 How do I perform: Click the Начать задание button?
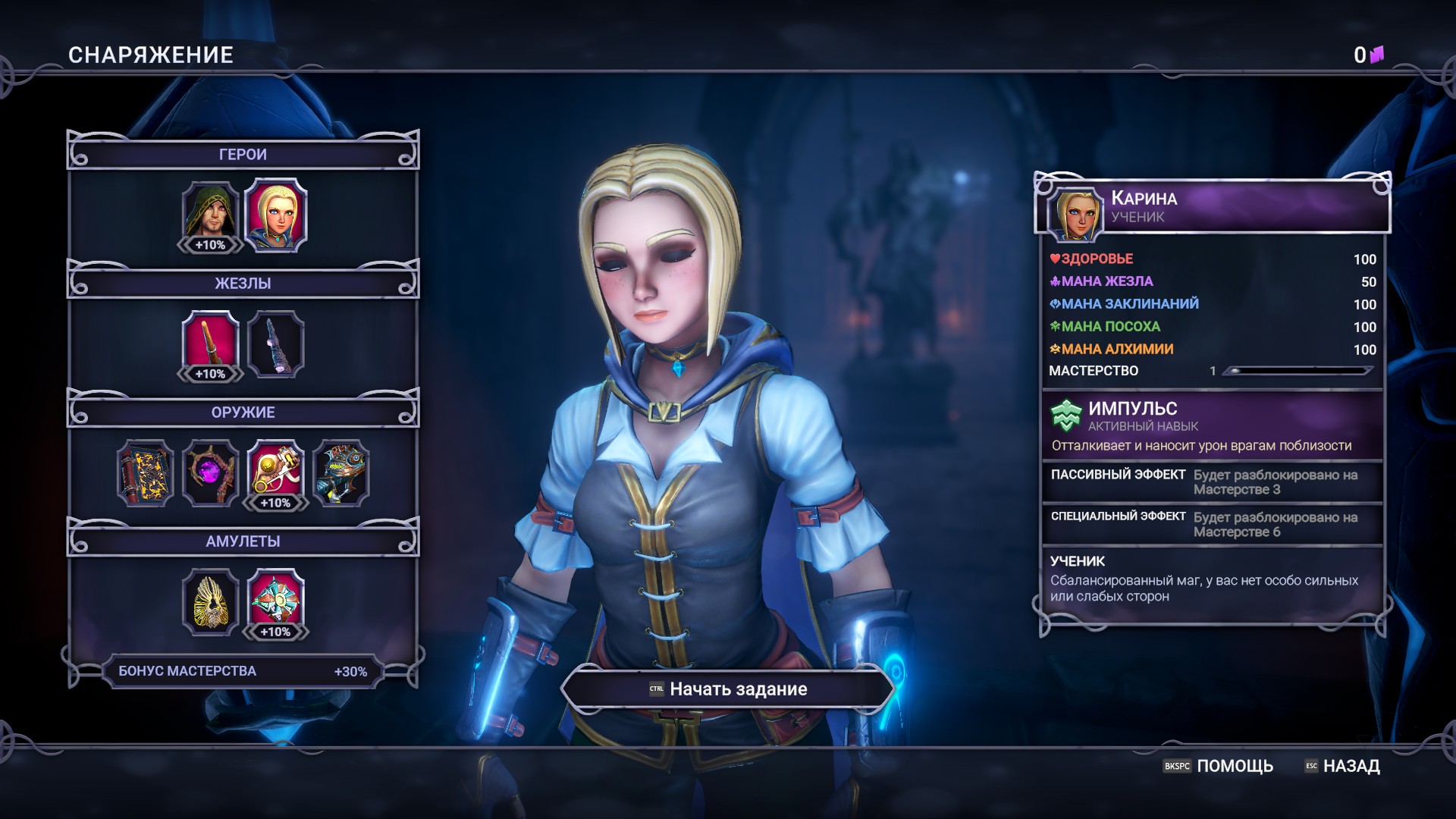(728, 689)
